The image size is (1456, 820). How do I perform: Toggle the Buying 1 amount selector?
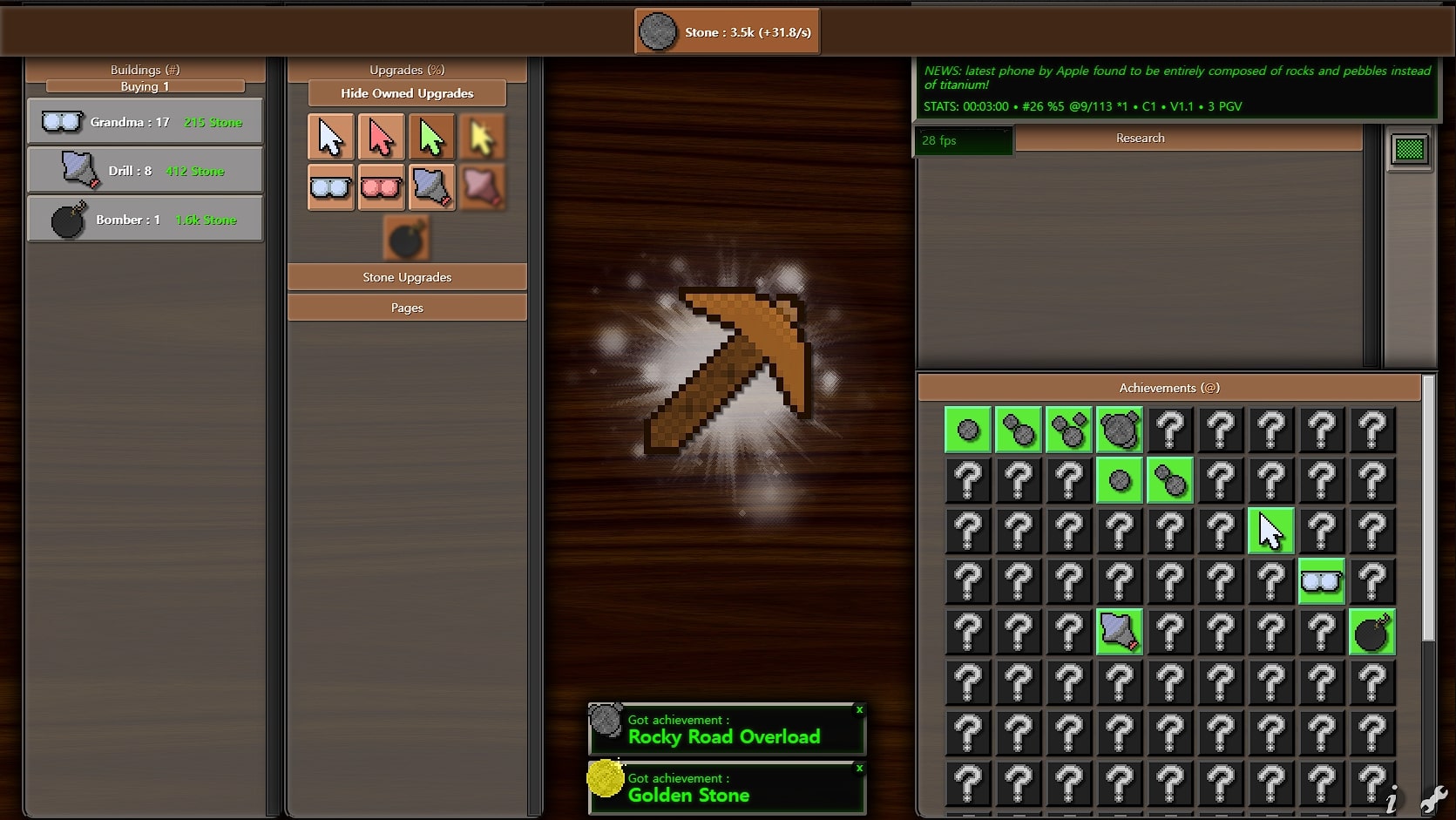coord(145,86)
